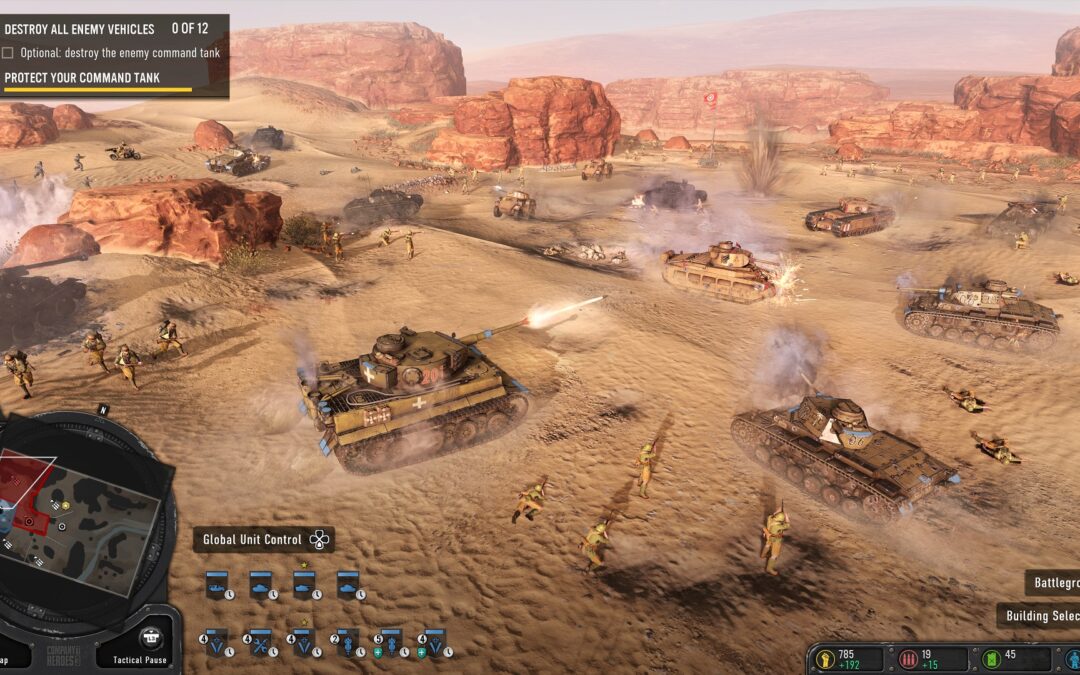
Task: Click the Protect Your Command Tank objective
Action: coord(82,78)
